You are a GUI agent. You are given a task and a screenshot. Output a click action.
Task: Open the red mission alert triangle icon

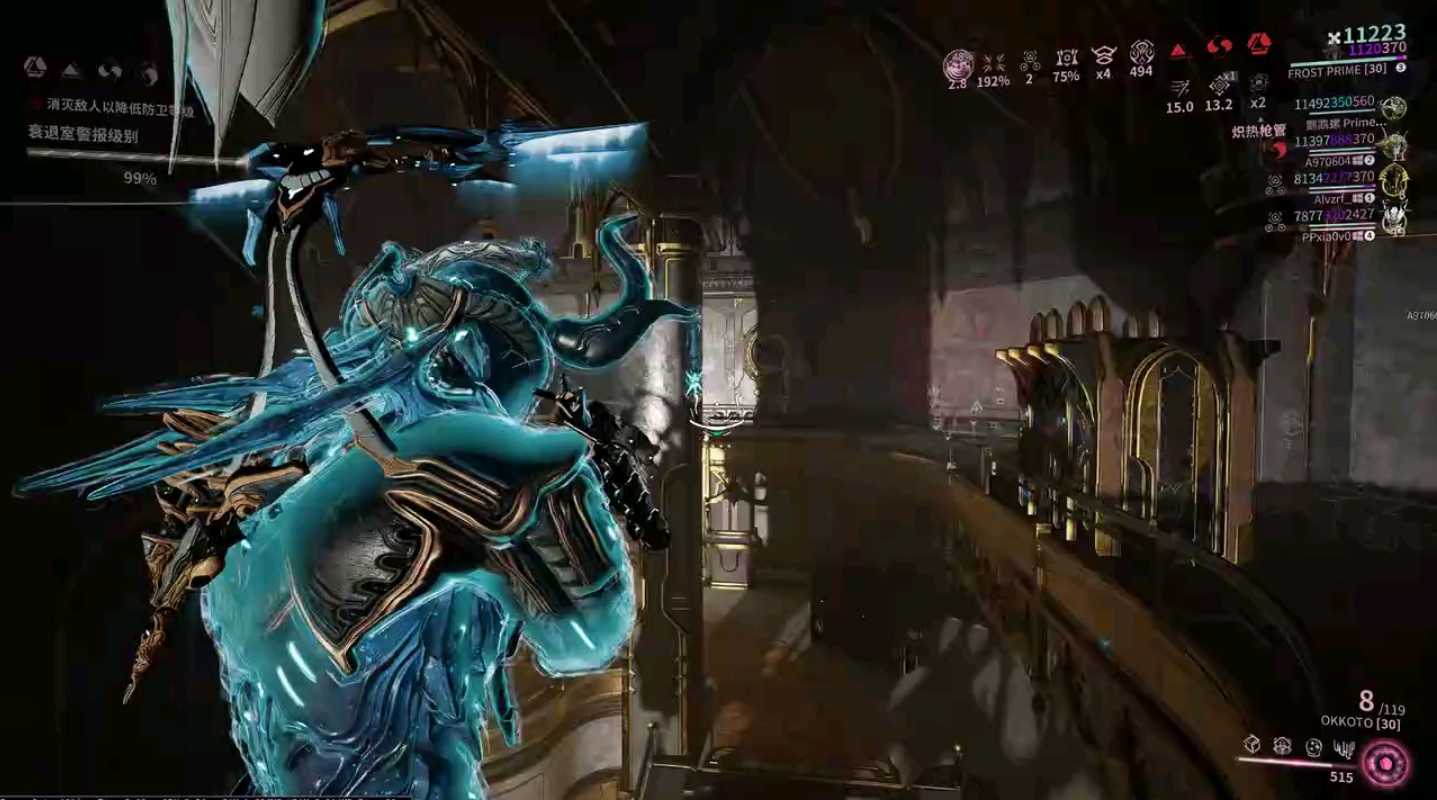point(1179,49)
